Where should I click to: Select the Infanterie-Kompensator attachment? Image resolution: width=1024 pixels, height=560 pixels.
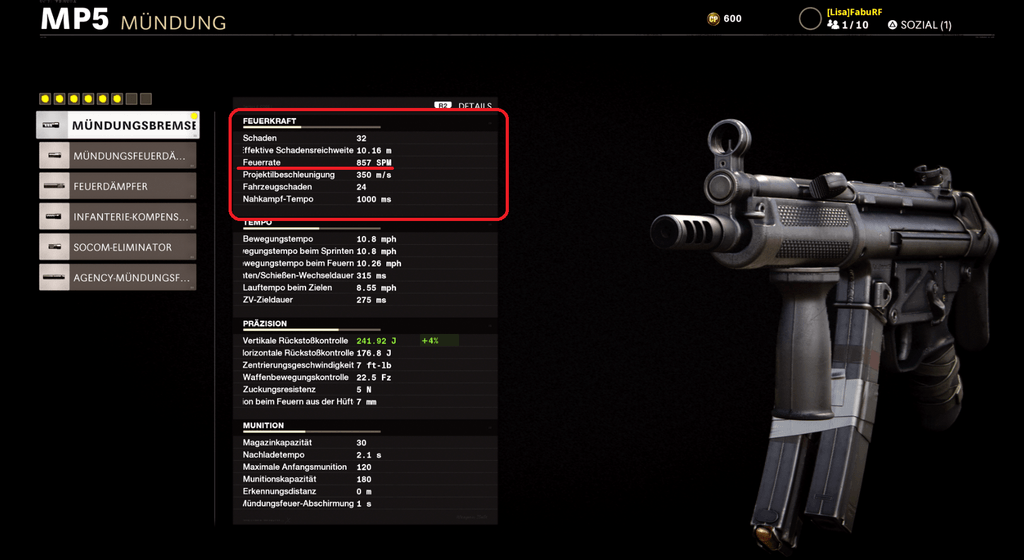point(118,216)
